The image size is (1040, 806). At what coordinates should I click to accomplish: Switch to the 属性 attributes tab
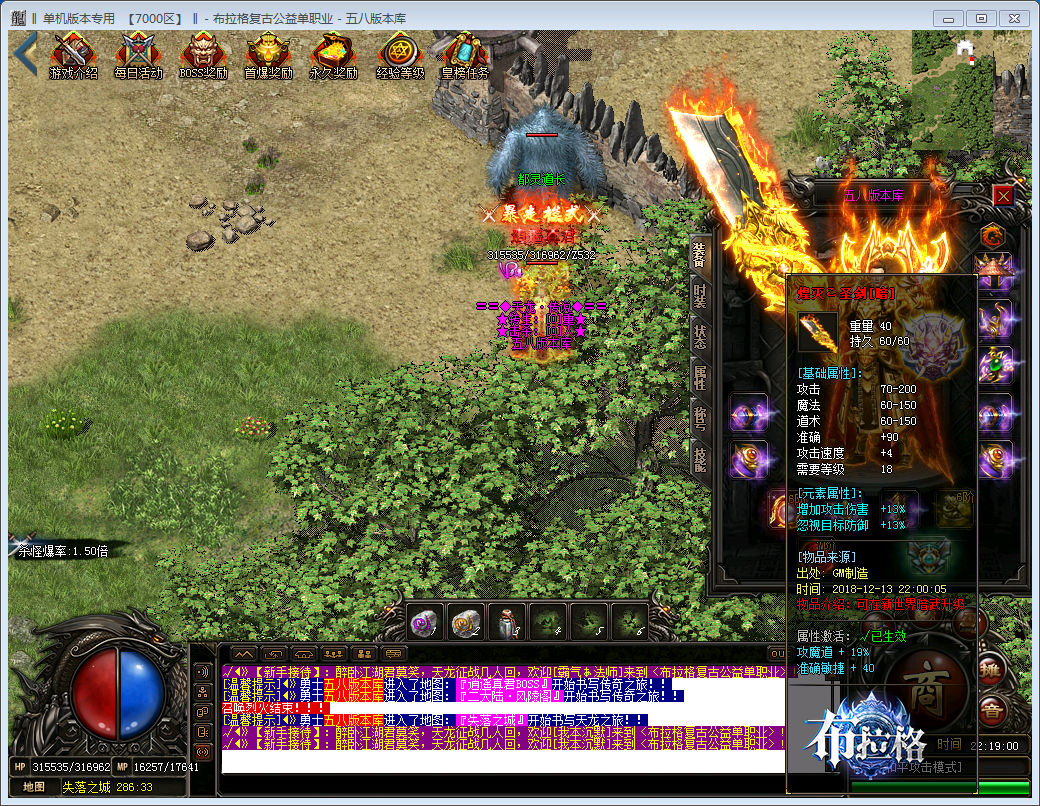coord(700,377)
